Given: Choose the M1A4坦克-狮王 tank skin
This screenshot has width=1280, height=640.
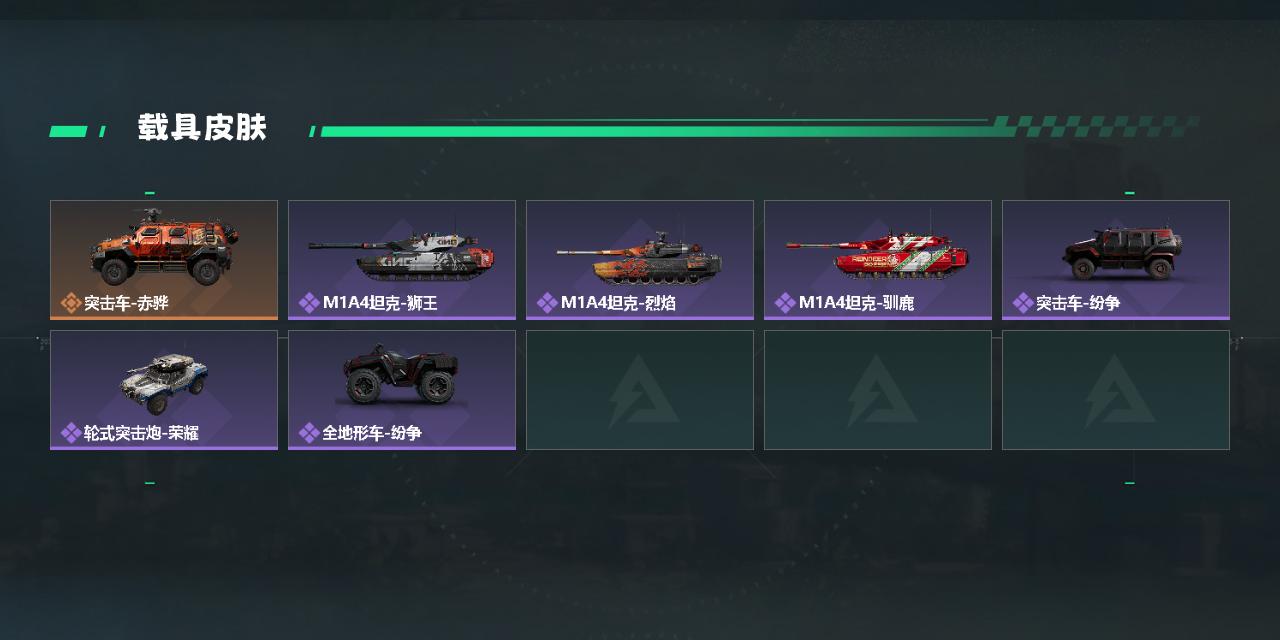Looking at the screenshot, I should [x=402, y=259].
